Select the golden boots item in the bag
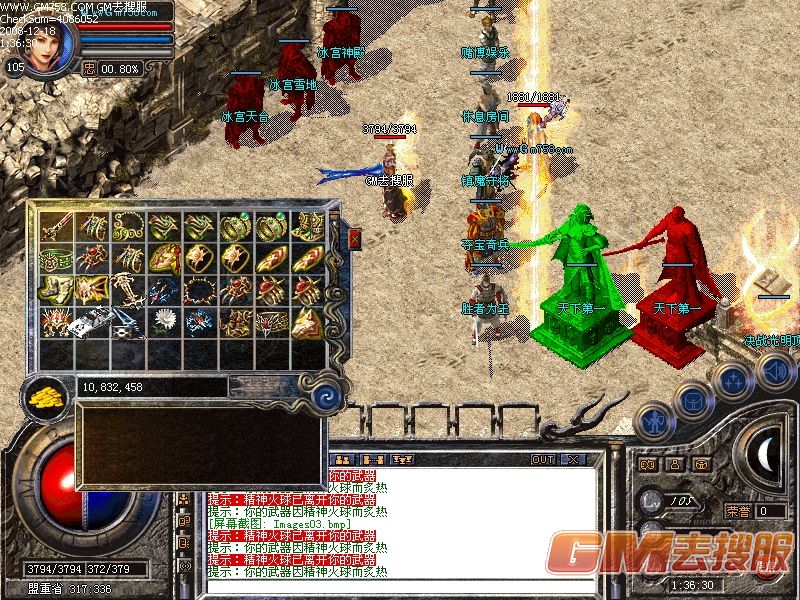 pos(56,290)
